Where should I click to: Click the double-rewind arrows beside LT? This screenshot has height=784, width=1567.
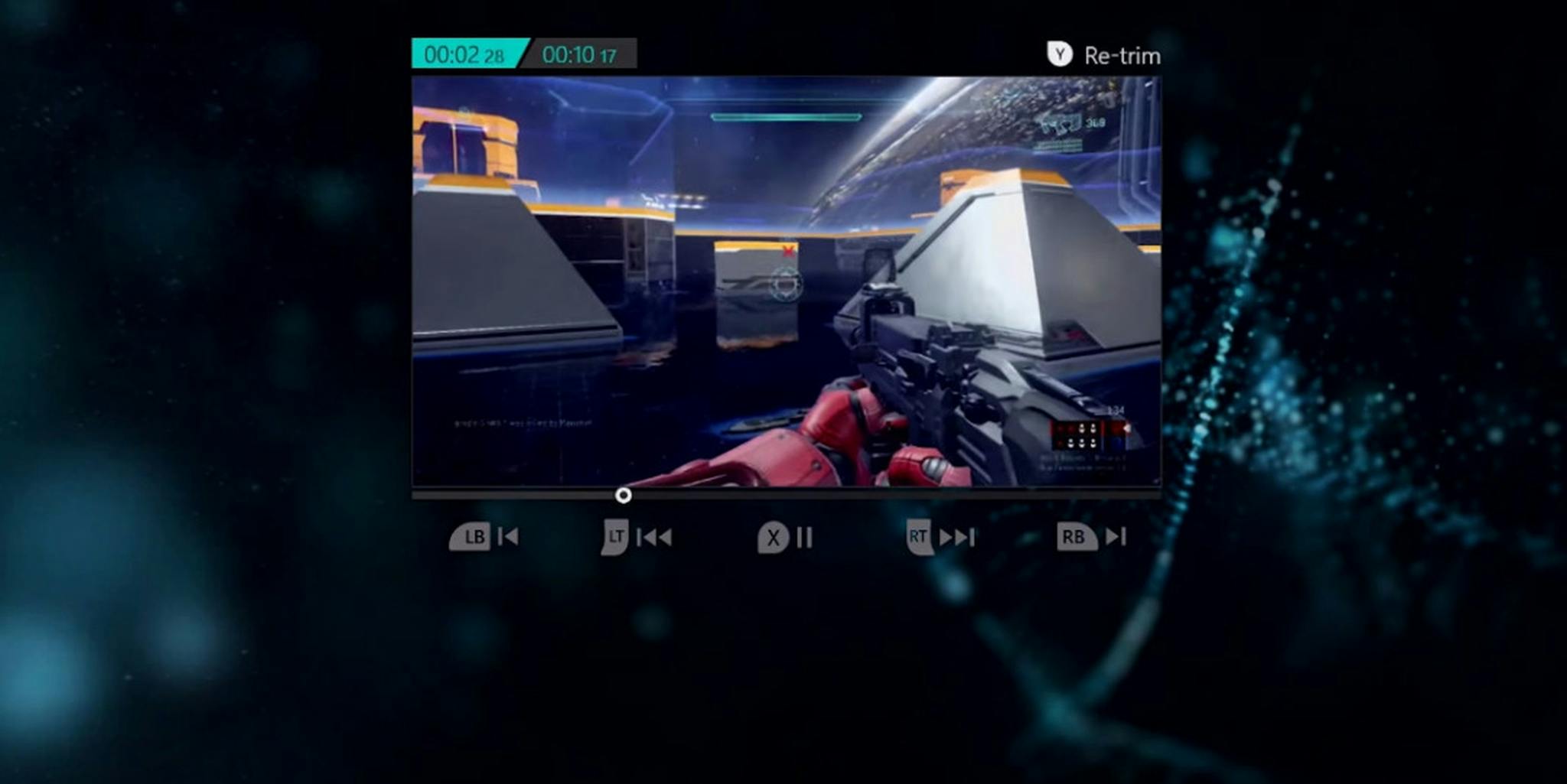[x=654, y=538]
